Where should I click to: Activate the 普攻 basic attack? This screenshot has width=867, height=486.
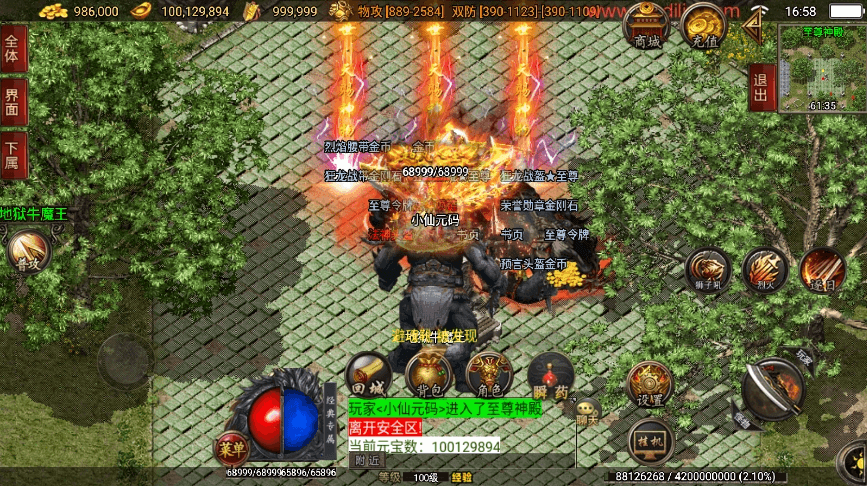[26, 254]
